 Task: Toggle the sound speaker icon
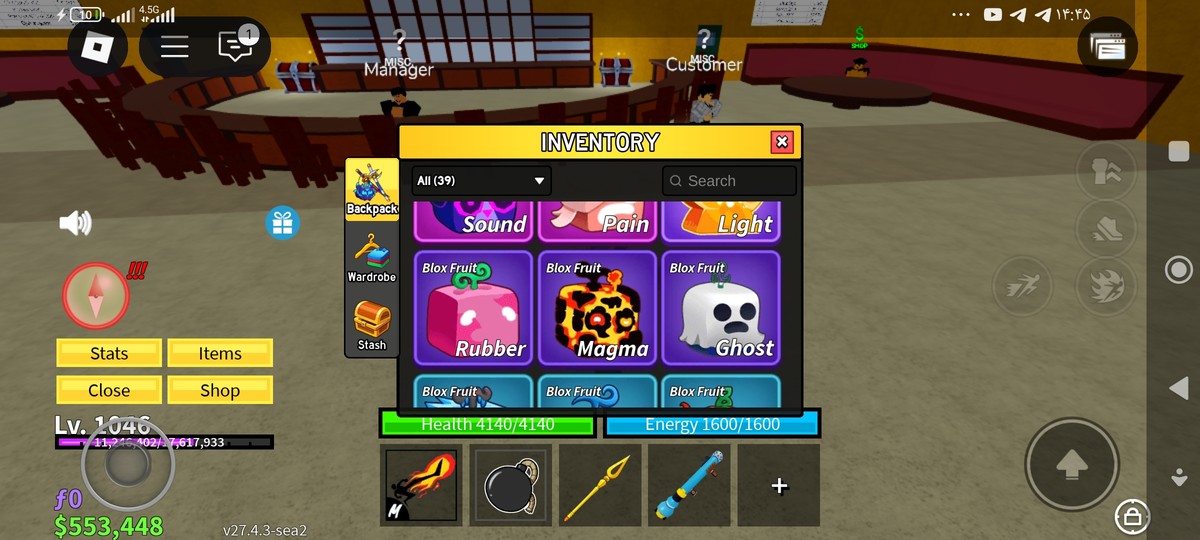click(75, 223)
